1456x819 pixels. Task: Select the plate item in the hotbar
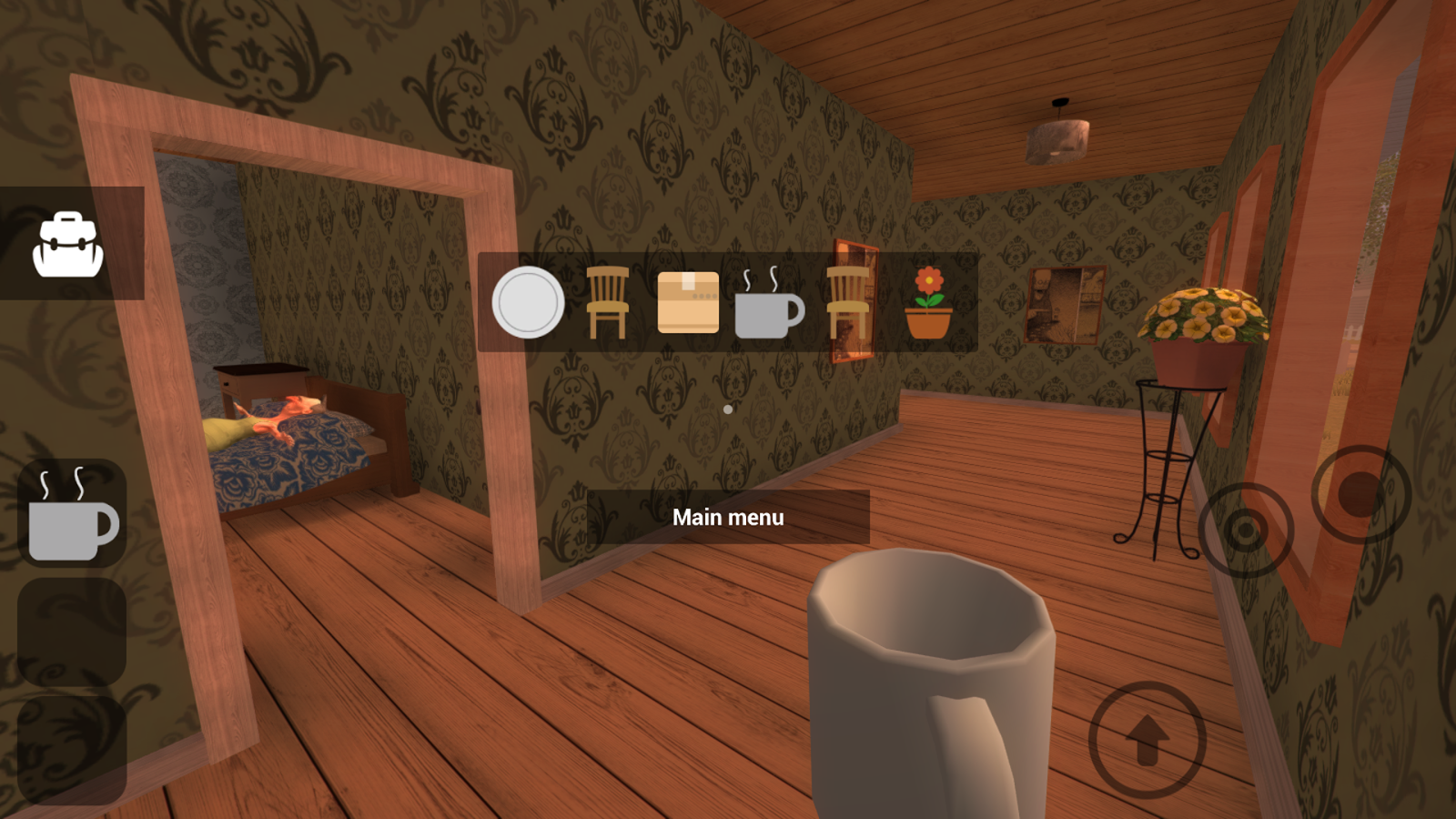pyautogui.click(x=527, y=303)
